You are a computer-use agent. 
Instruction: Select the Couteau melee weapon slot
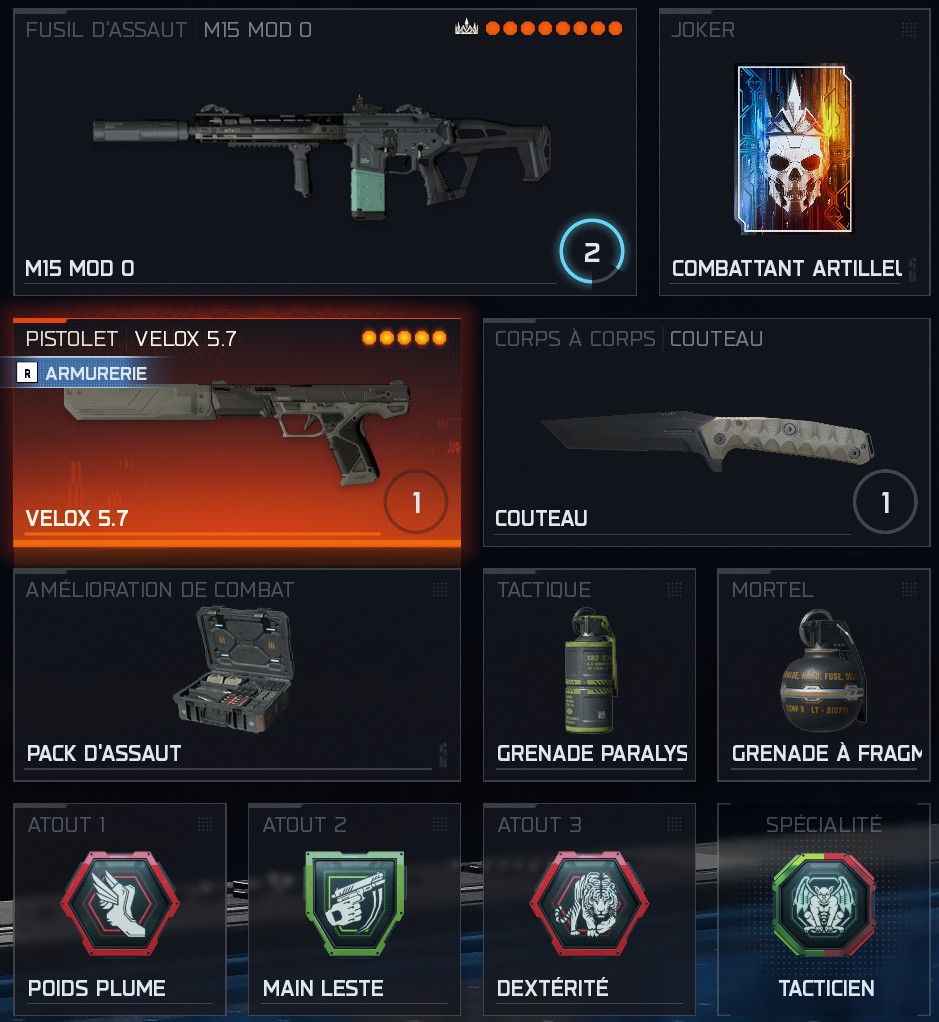coord(706,432)
